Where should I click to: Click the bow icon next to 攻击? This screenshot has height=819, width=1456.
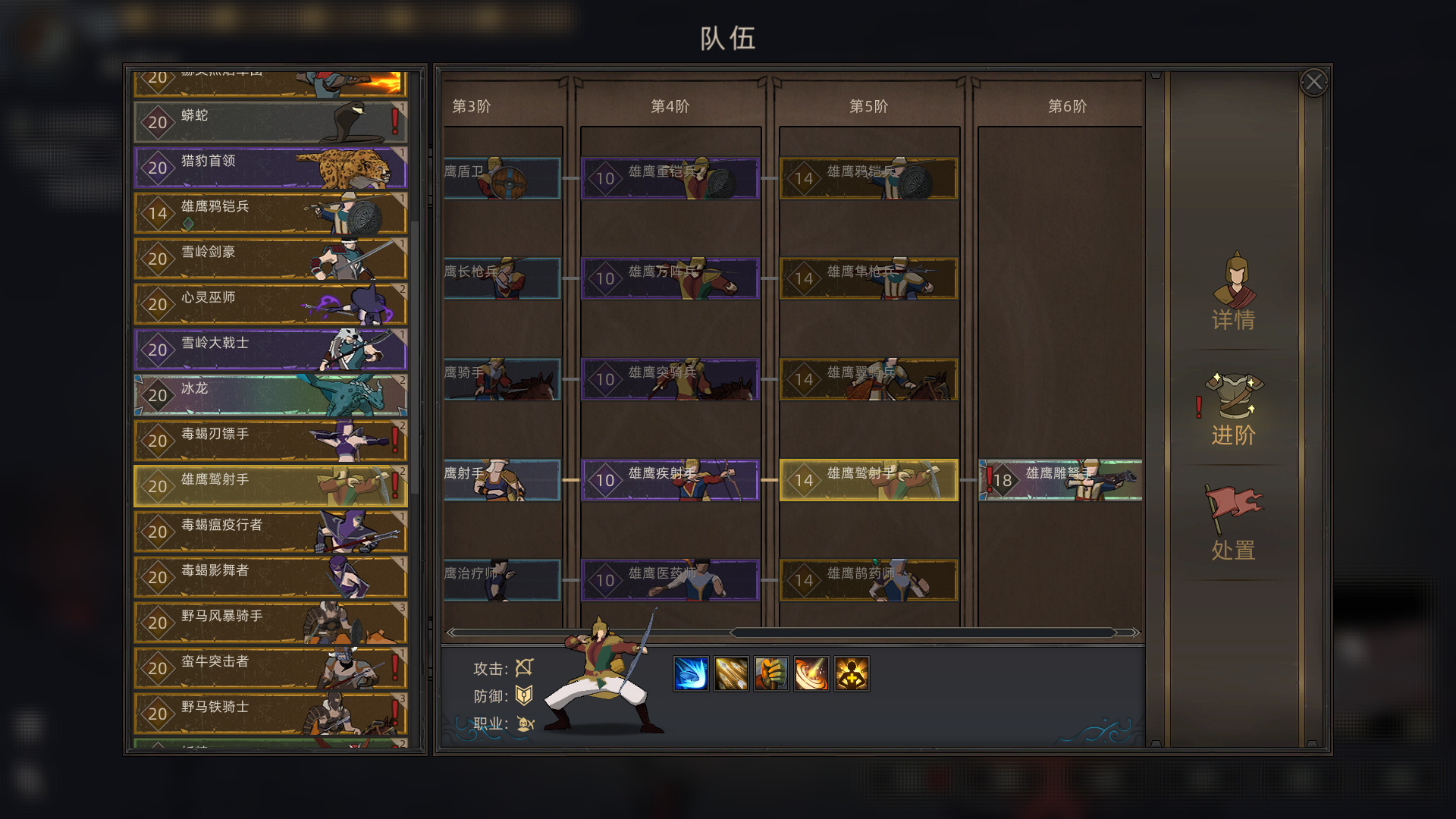coord(525,668)
